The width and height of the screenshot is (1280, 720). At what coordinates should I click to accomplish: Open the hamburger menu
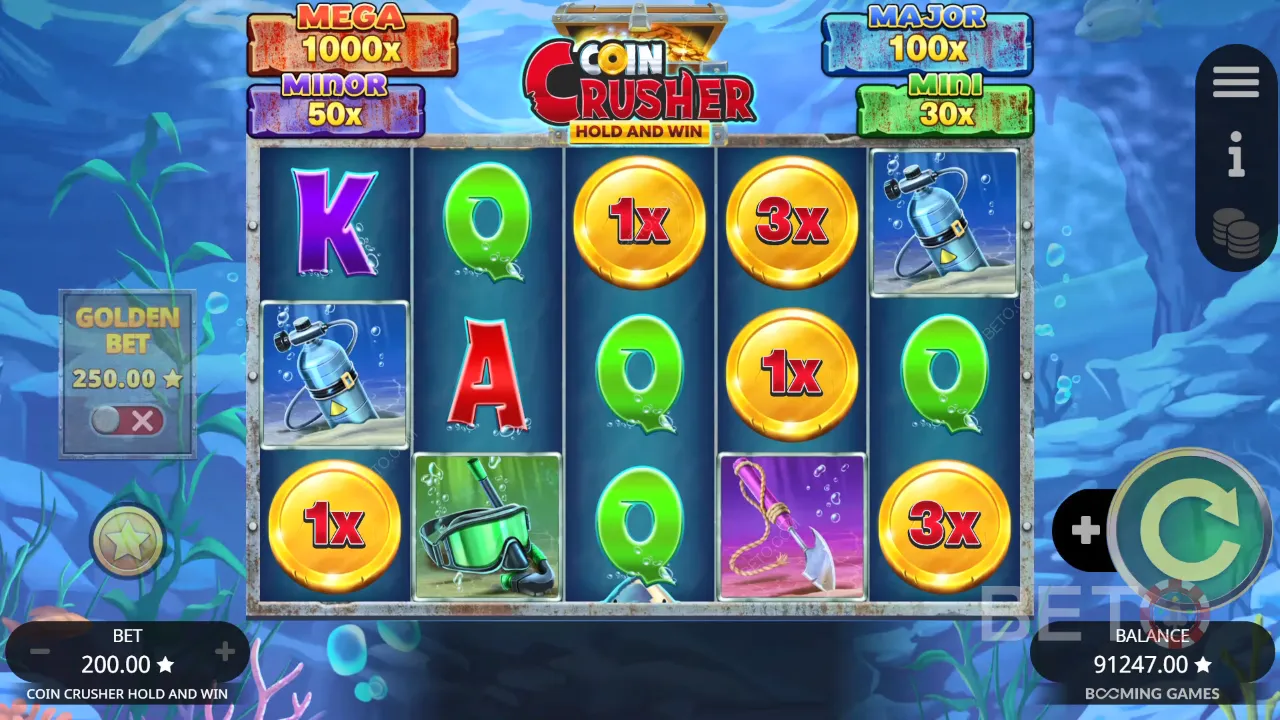pyautogui.click(x=1236, y=83)
